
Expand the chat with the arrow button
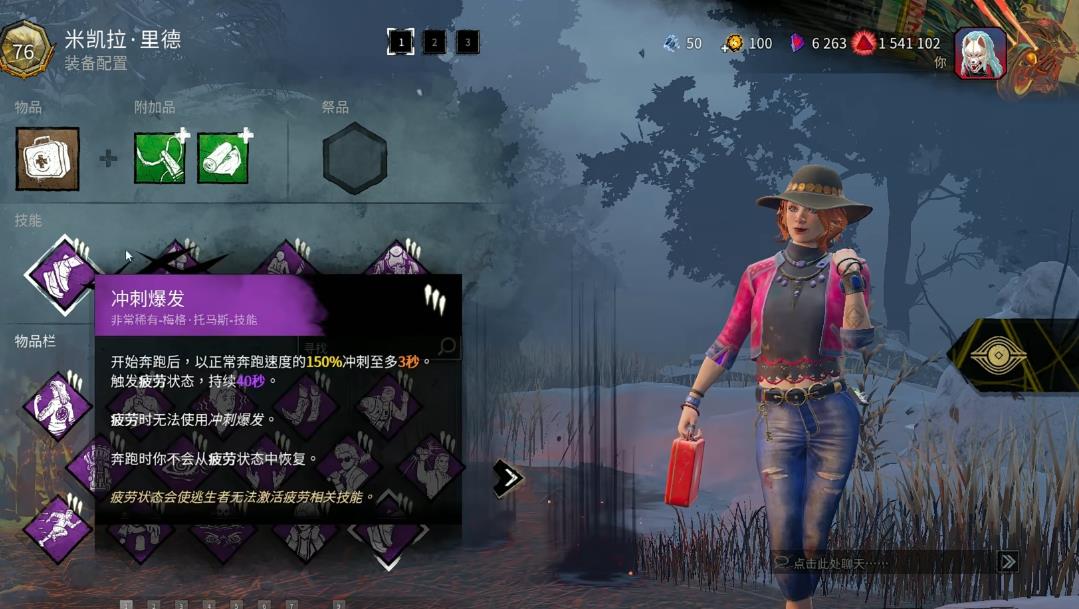1008,562
